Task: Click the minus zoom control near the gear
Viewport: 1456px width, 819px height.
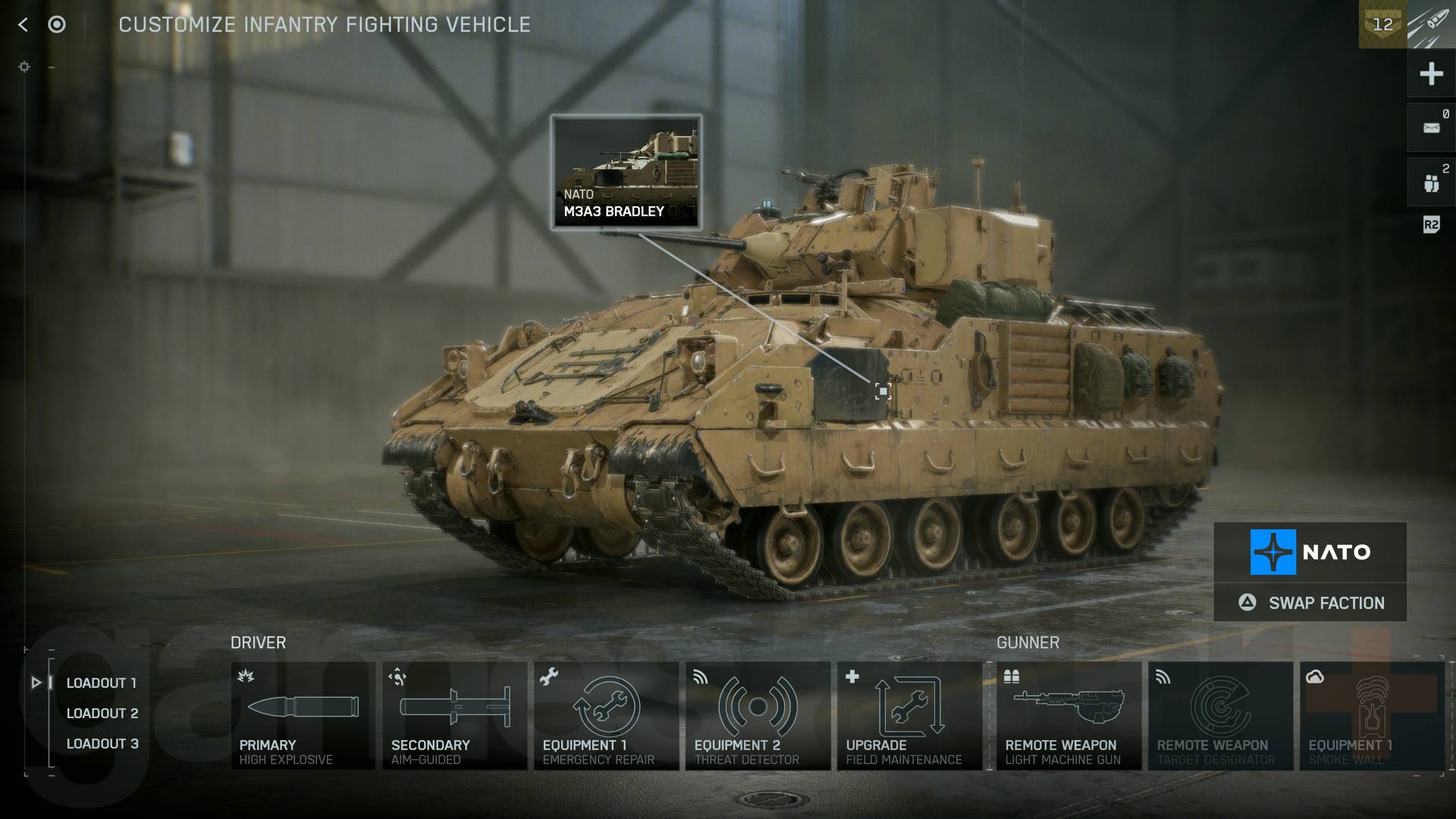Action: (52, 67)
